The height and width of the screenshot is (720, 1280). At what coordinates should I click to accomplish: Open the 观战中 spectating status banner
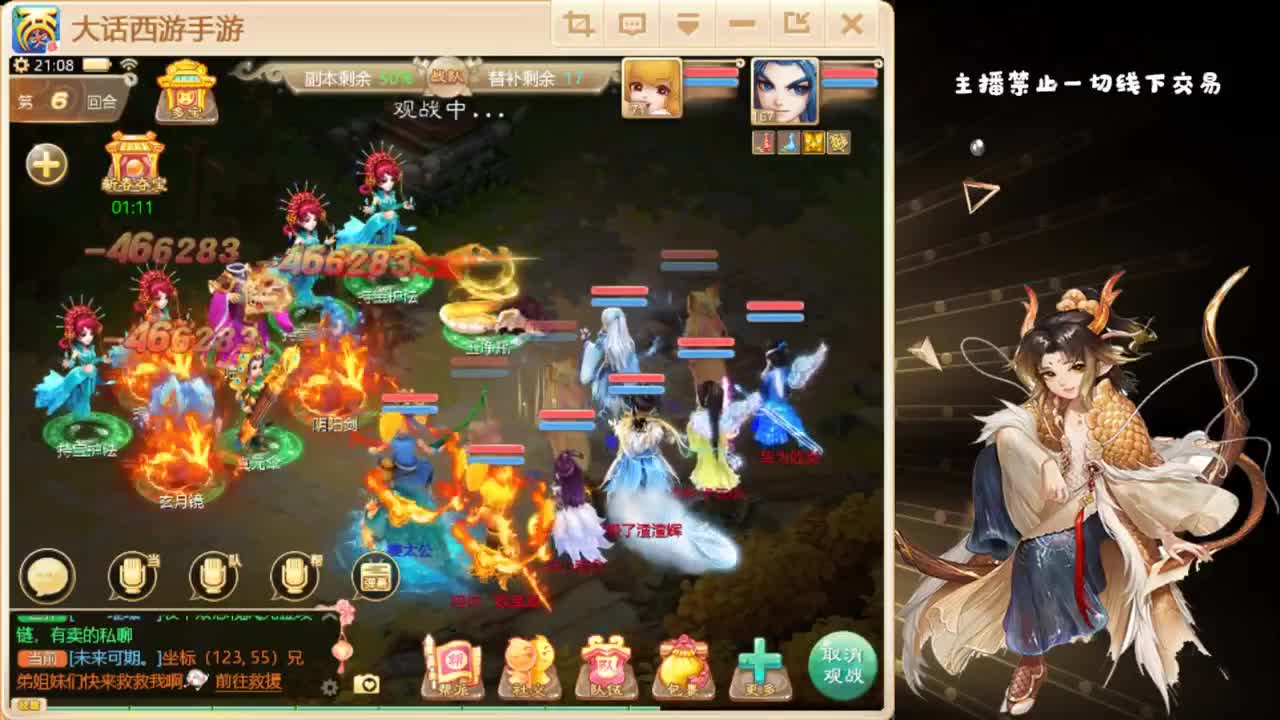coord(430,108)
